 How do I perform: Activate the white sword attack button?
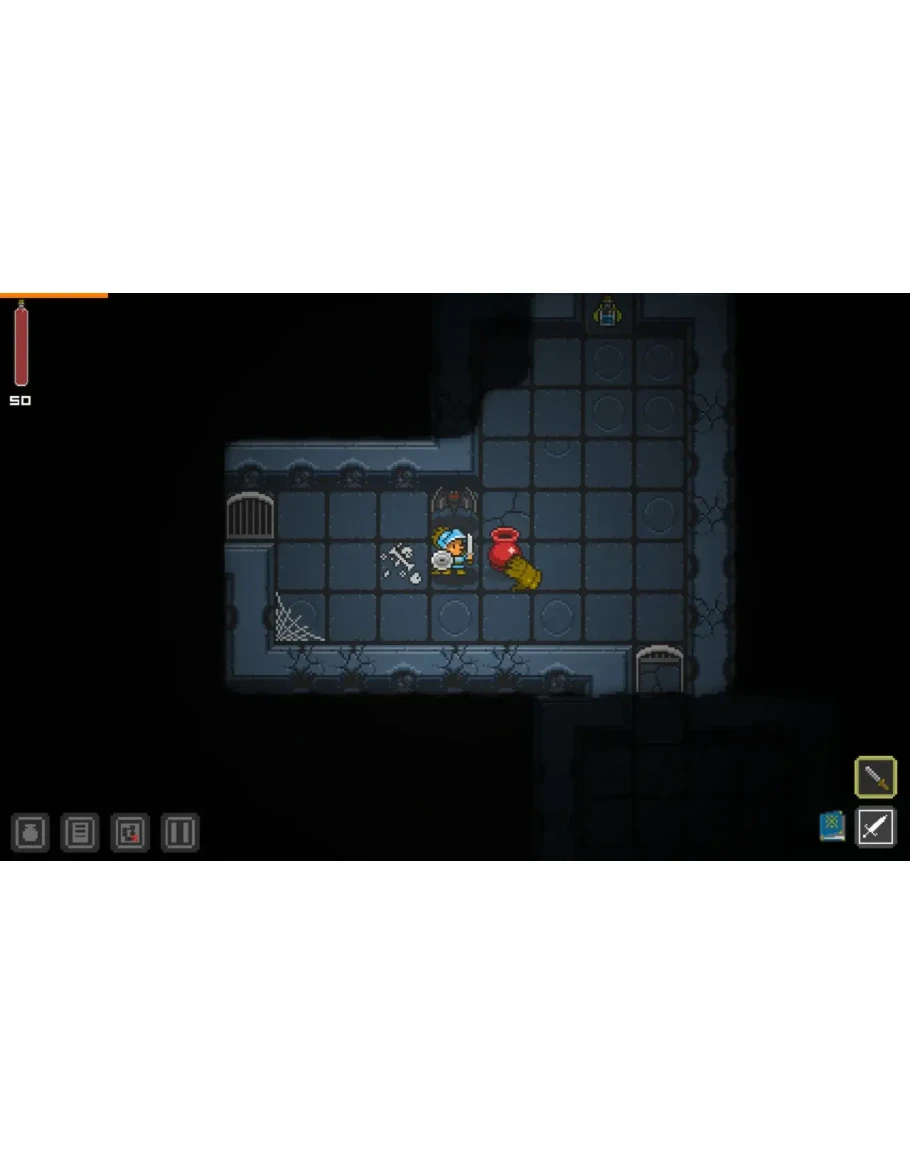pos(875,827)
